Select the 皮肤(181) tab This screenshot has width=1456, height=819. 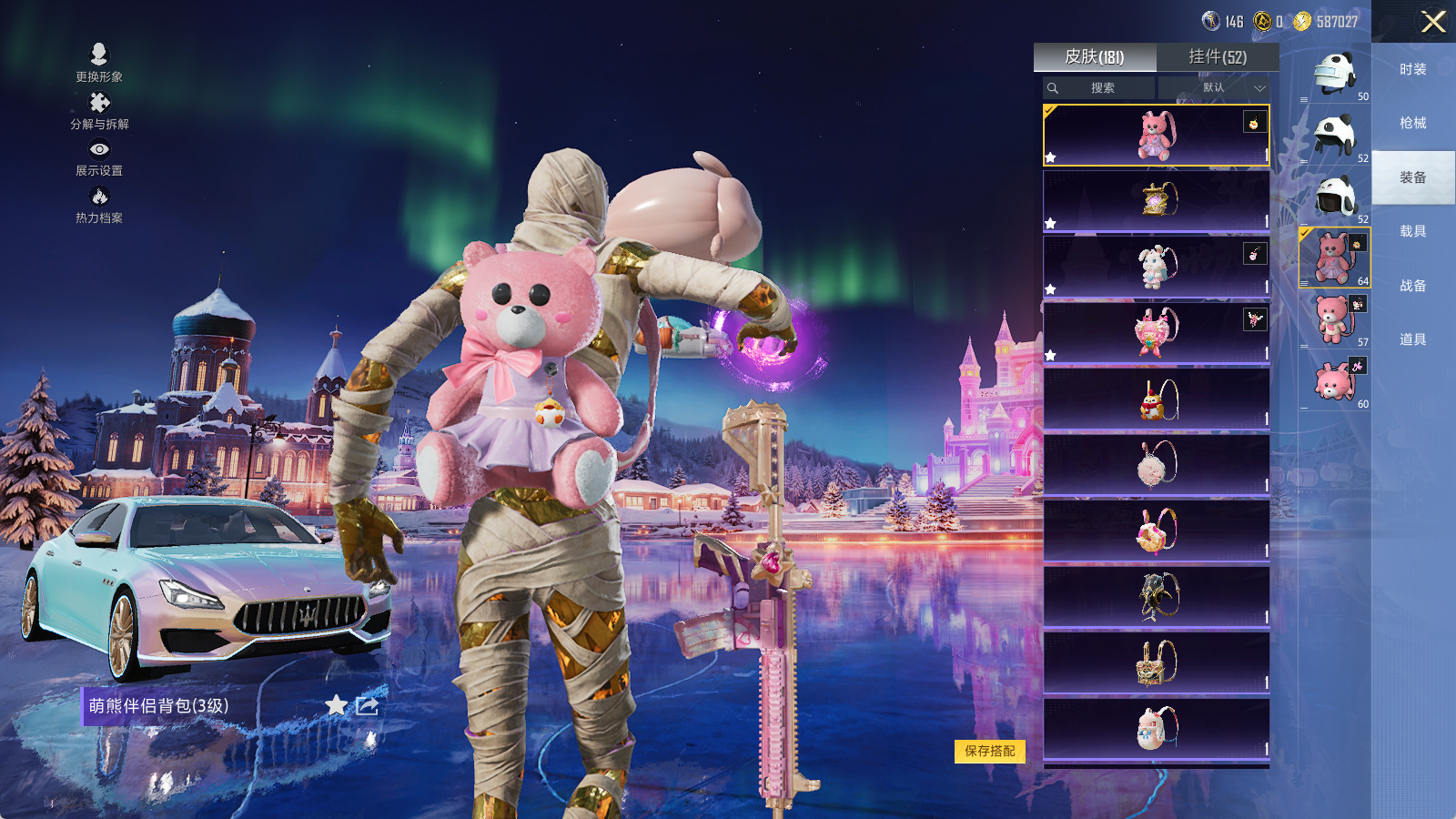click(x=1095, y=57)
